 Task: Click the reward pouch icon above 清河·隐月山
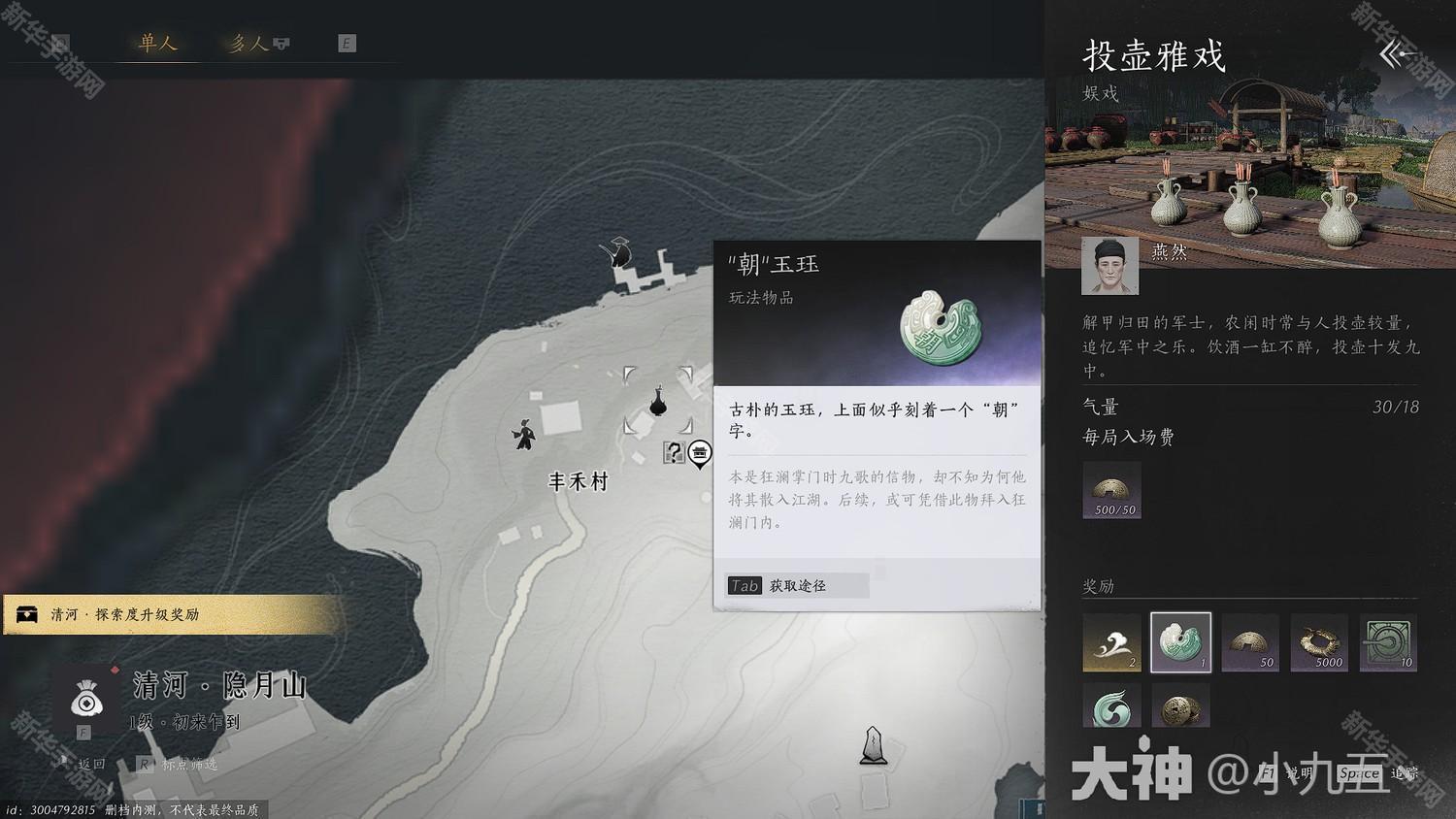pos(85,702)
